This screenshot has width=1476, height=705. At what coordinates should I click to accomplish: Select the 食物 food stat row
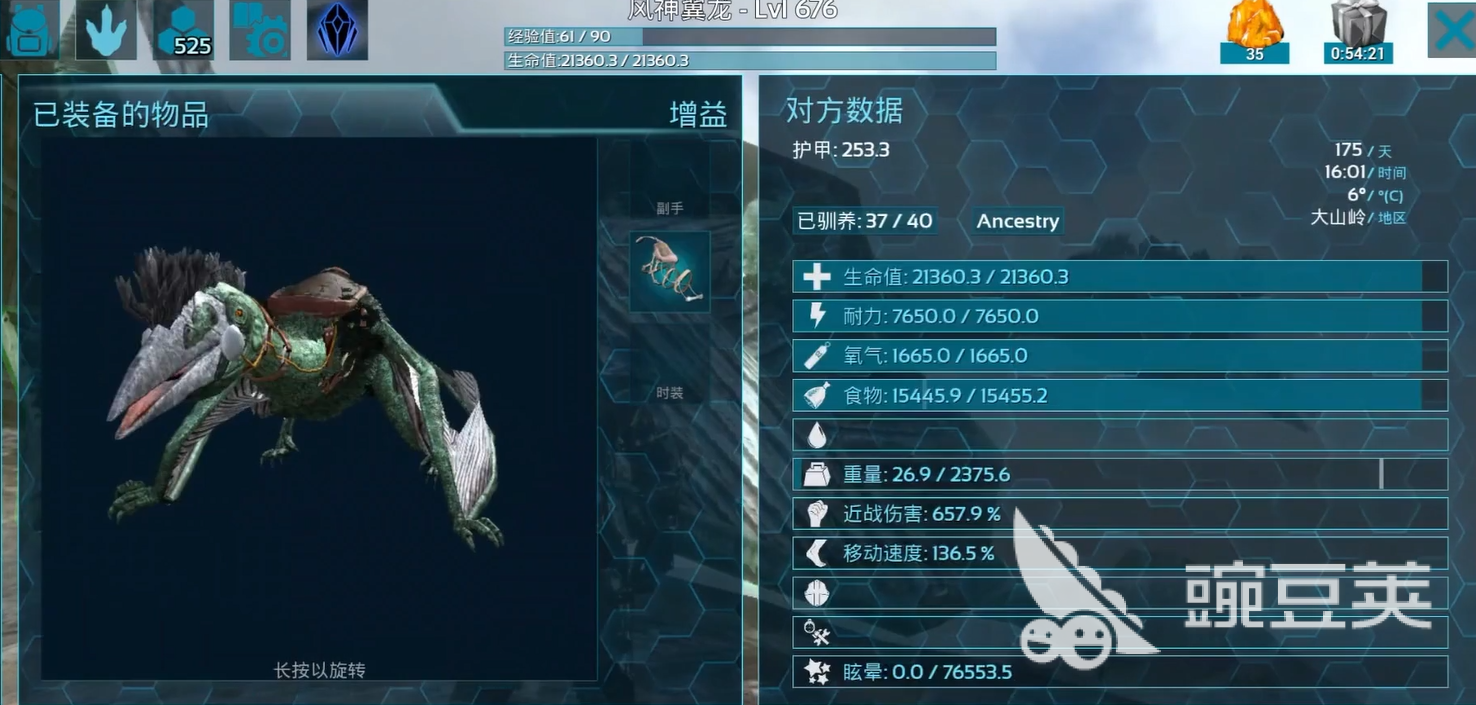(1119, 395)
